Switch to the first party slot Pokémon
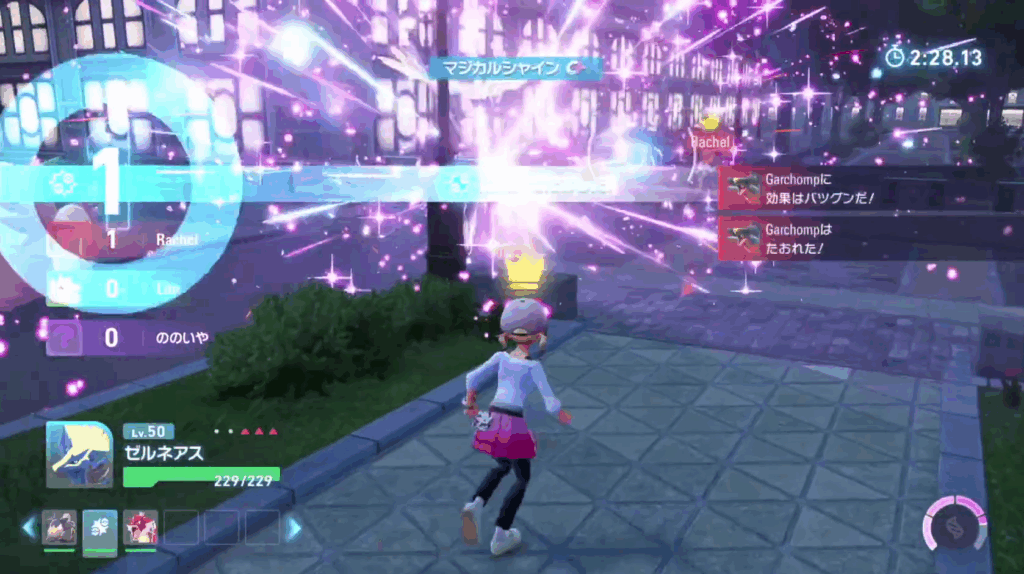Screen dimensions: 1024x574 click(60, 527)
